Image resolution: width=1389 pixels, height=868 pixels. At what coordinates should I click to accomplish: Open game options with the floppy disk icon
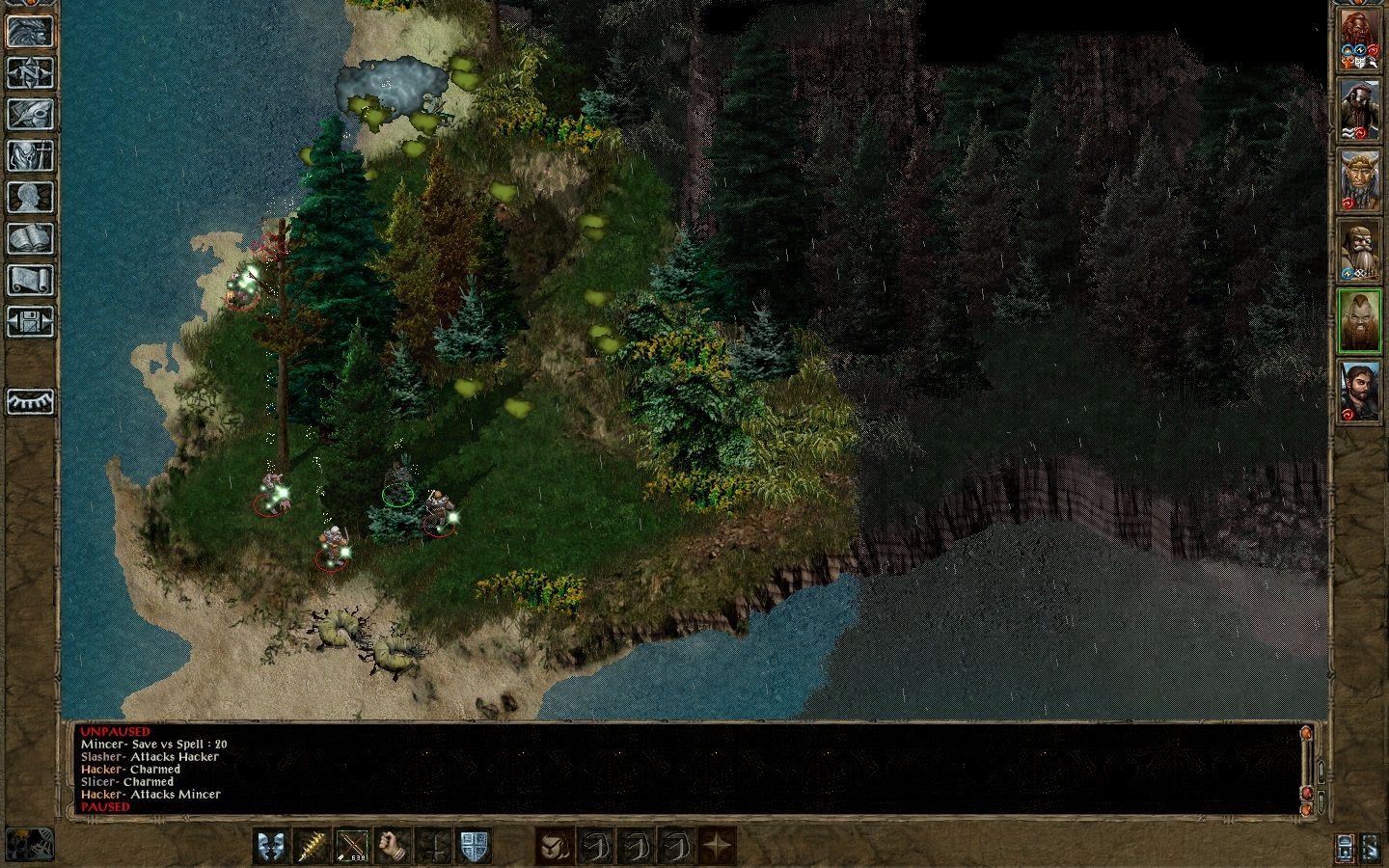click(30, 321)
